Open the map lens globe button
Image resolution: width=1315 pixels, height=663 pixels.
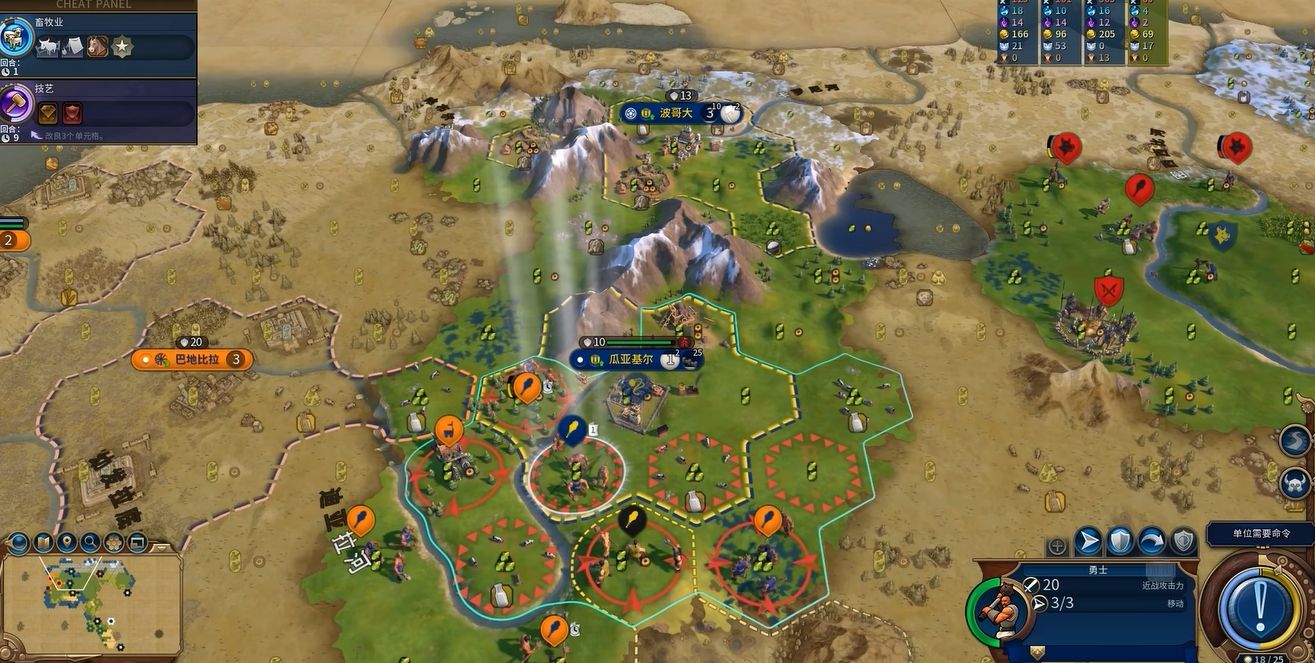click(x=19, y=543)
